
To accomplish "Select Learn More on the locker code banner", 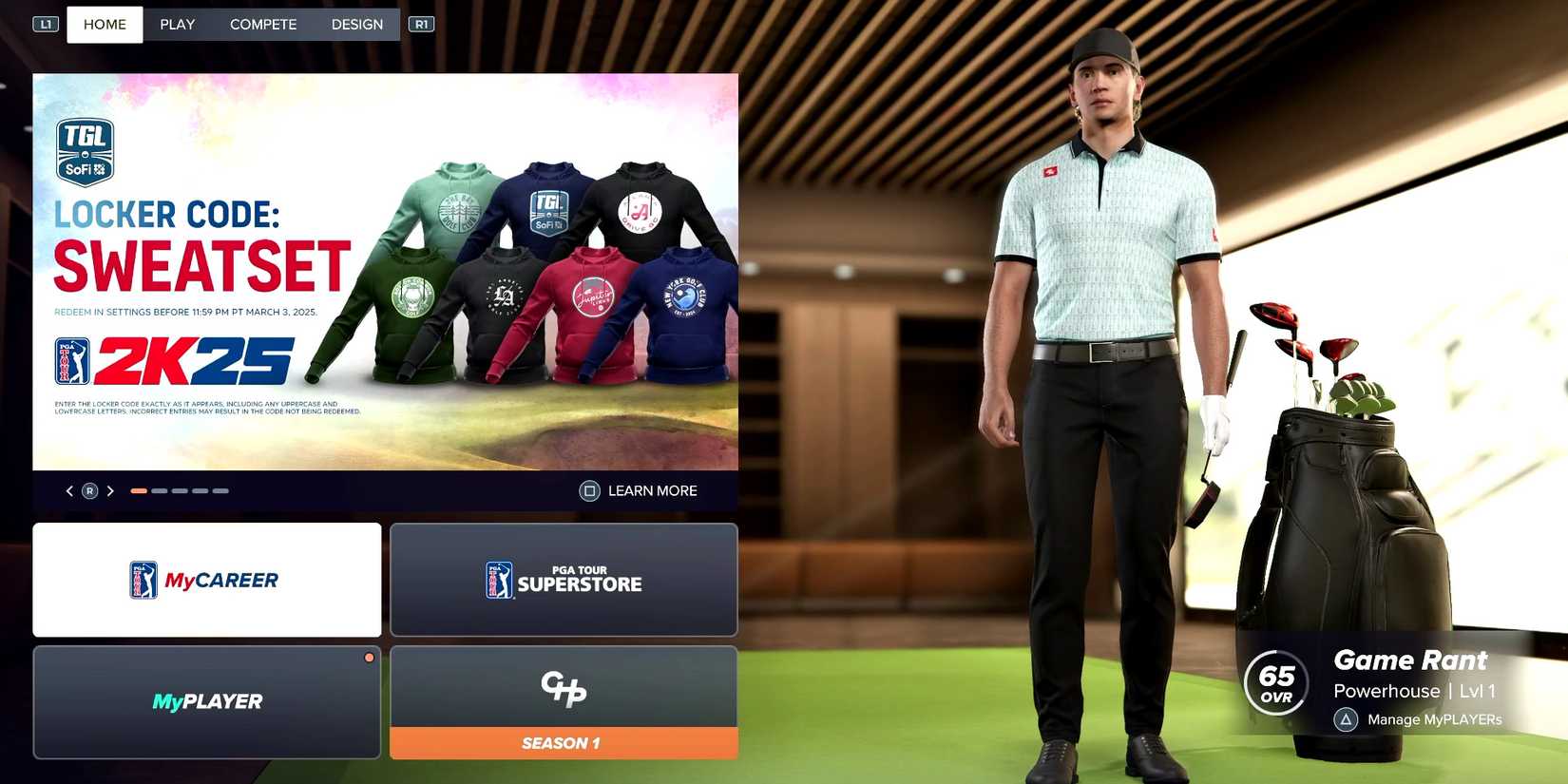I will click(x=639, y=490).
